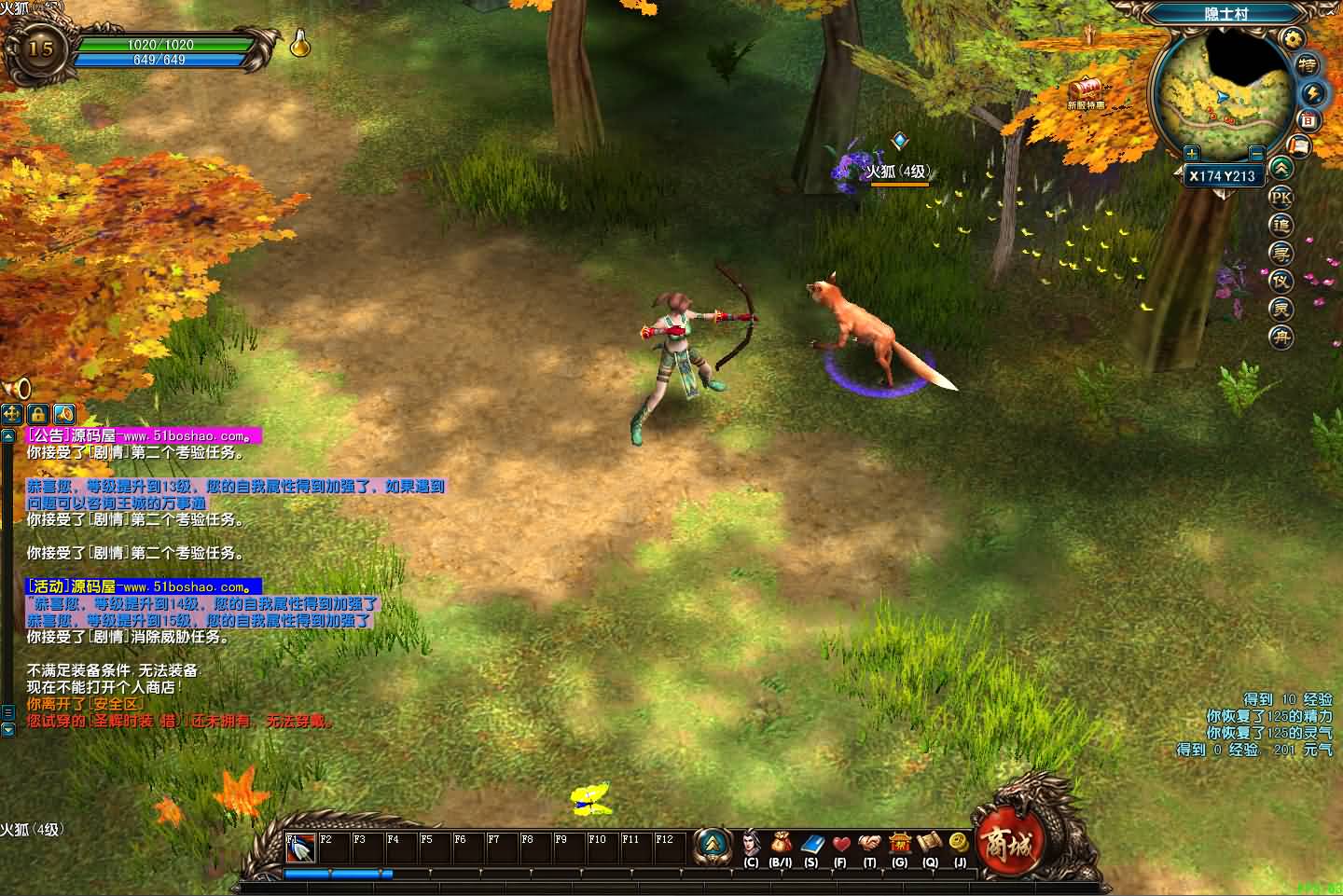The width and height of the screenshot is (1343, 896).
Task: Open the heart friends icon (F)
Action: coord(840,845)
